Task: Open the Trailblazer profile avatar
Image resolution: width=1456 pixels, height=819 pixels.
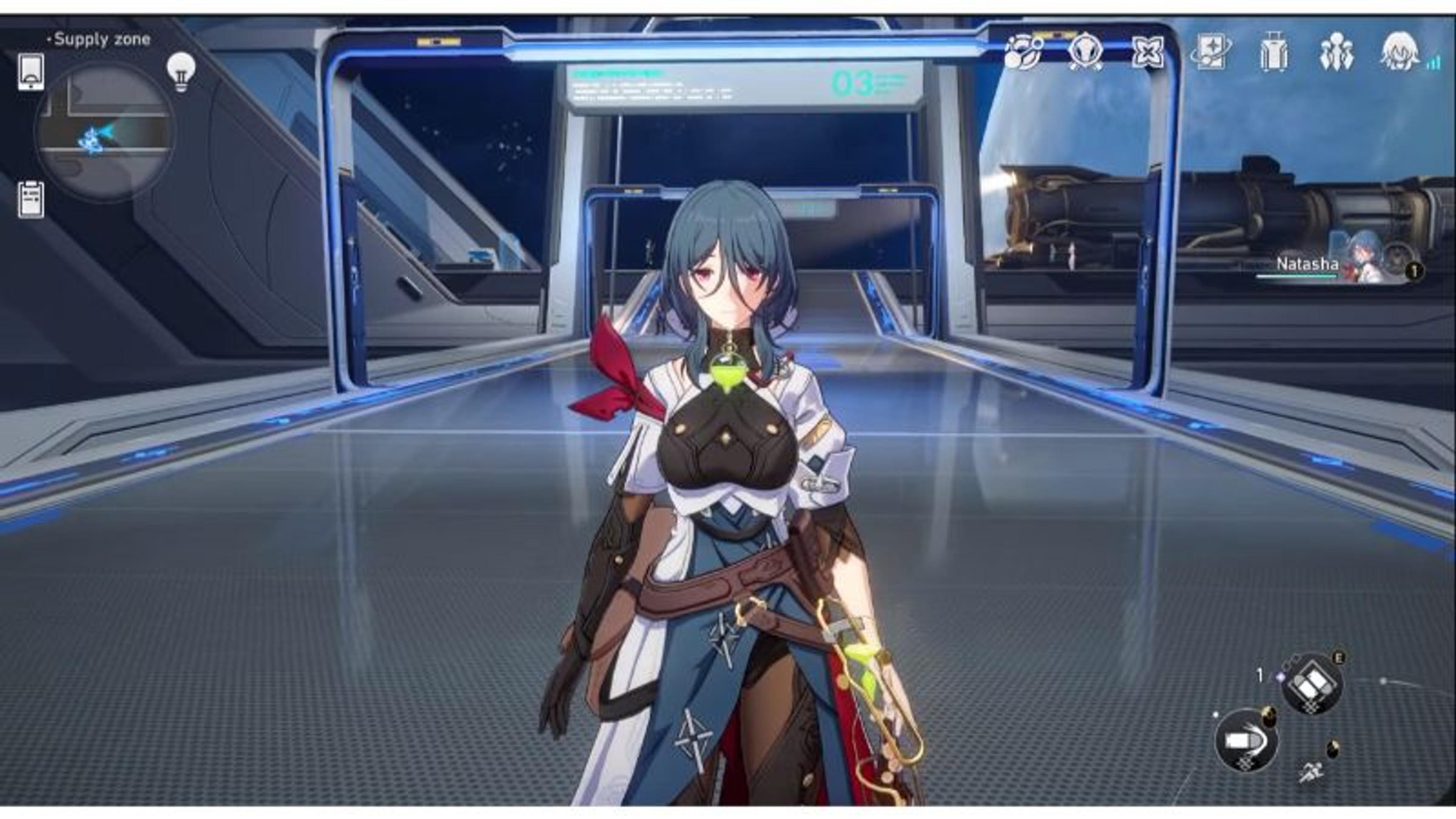Action: (x=1398, y=53)
